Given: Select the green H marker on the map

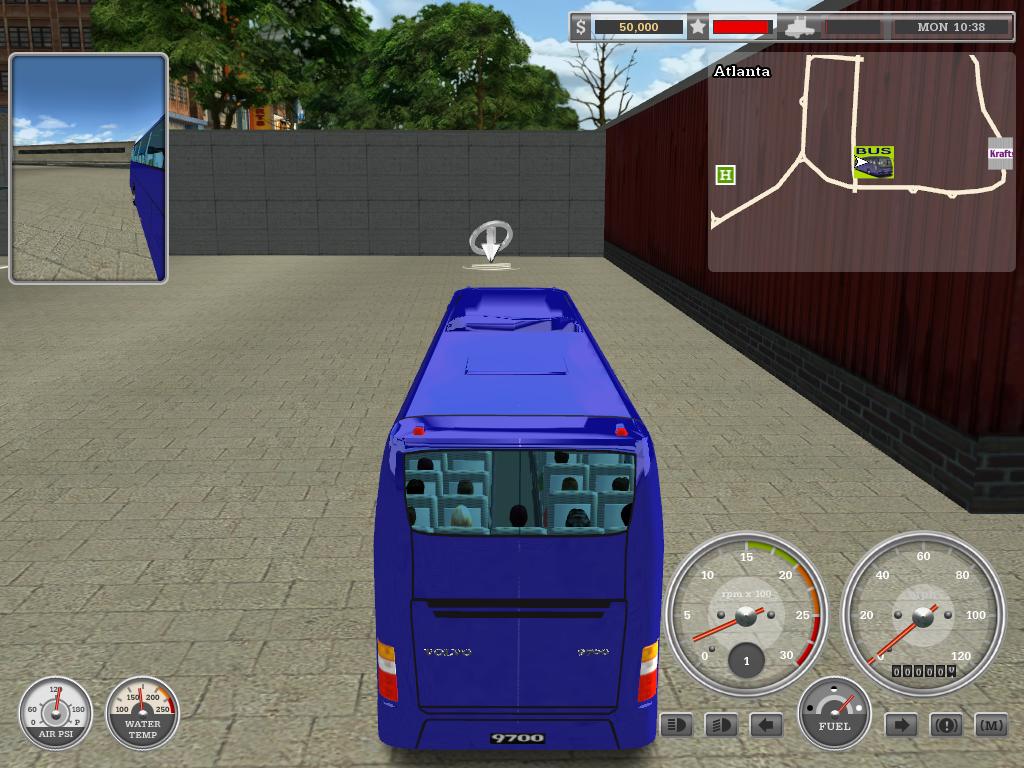Looking at the screenshot, I should [725, 175].
